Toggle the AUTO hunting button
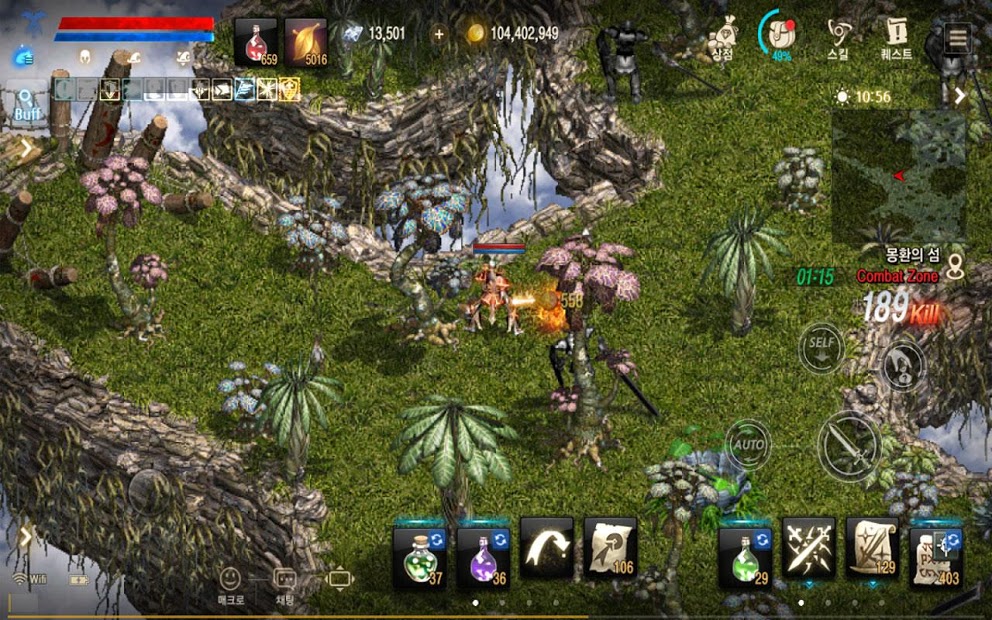This screenshot has width=992, height=620. click(x=748, y=442)
